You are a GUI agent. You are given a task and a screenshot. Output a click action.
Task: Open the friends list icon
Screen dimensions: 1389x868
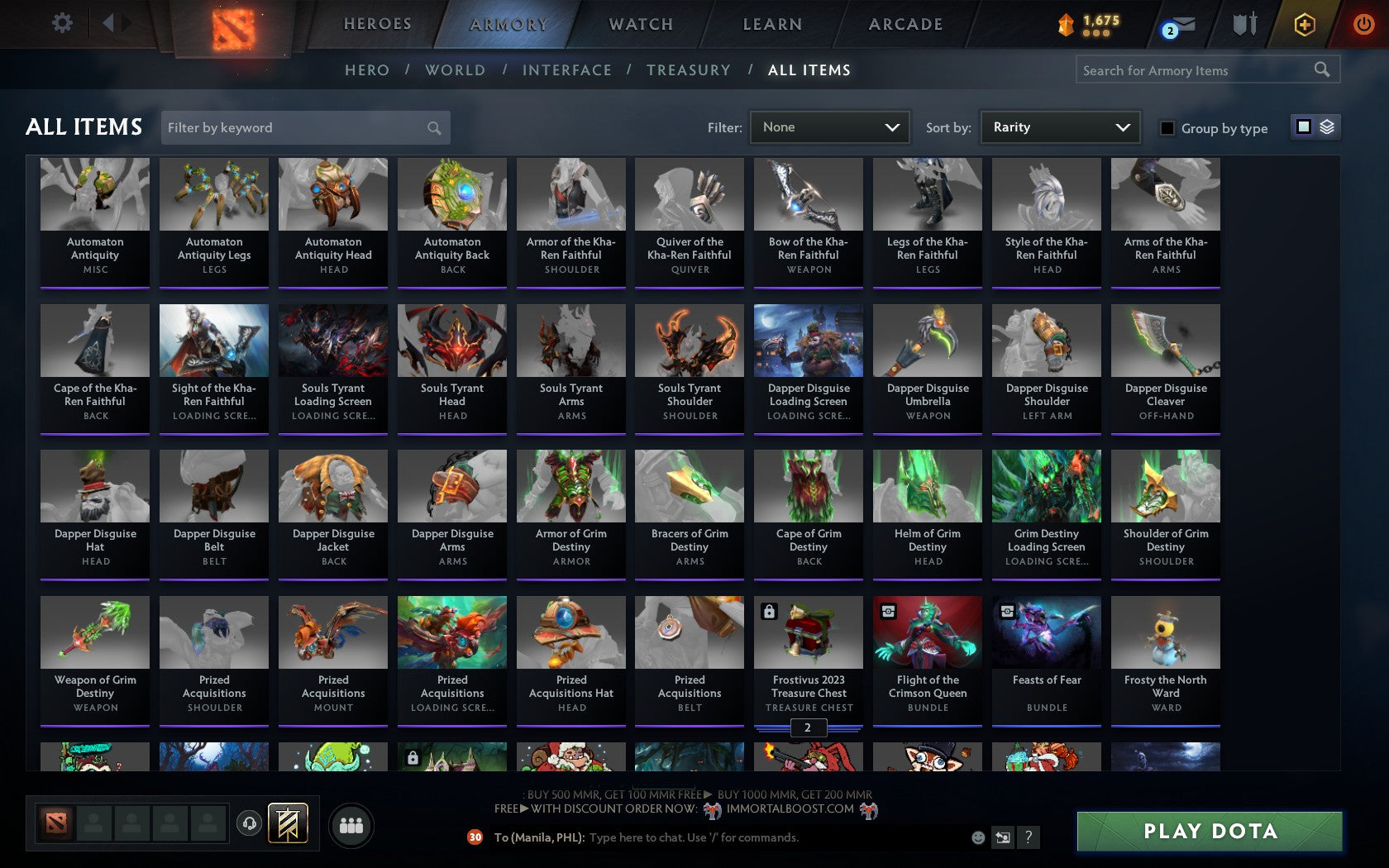[351, 824]
